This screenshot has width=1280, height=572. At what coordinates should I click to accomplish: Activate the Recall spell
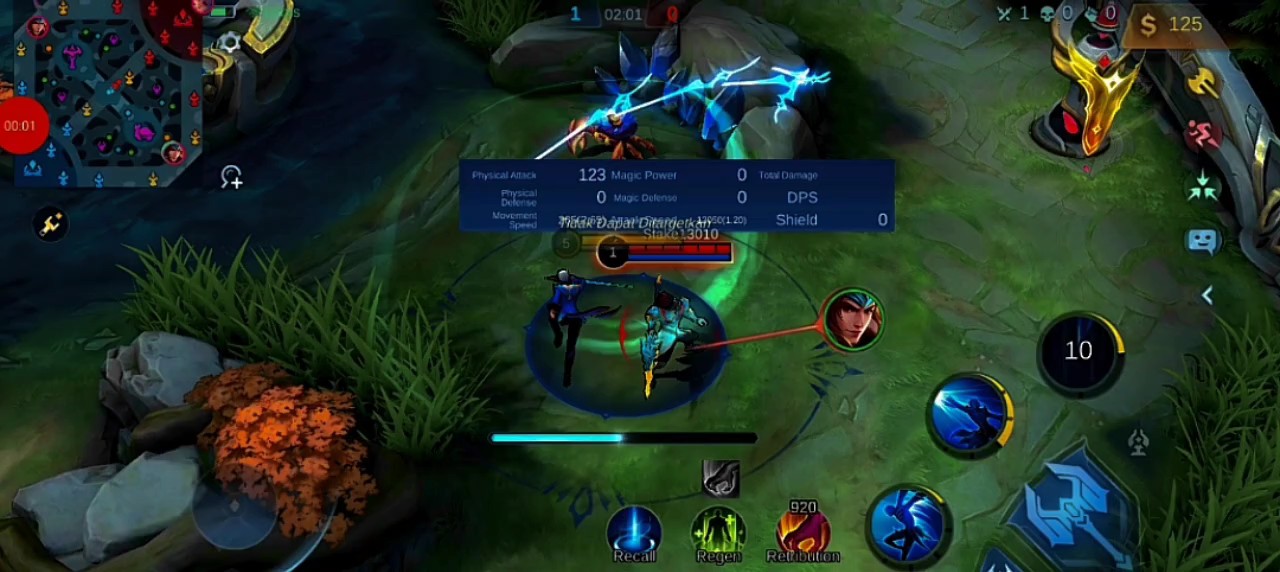pos(634,531)
